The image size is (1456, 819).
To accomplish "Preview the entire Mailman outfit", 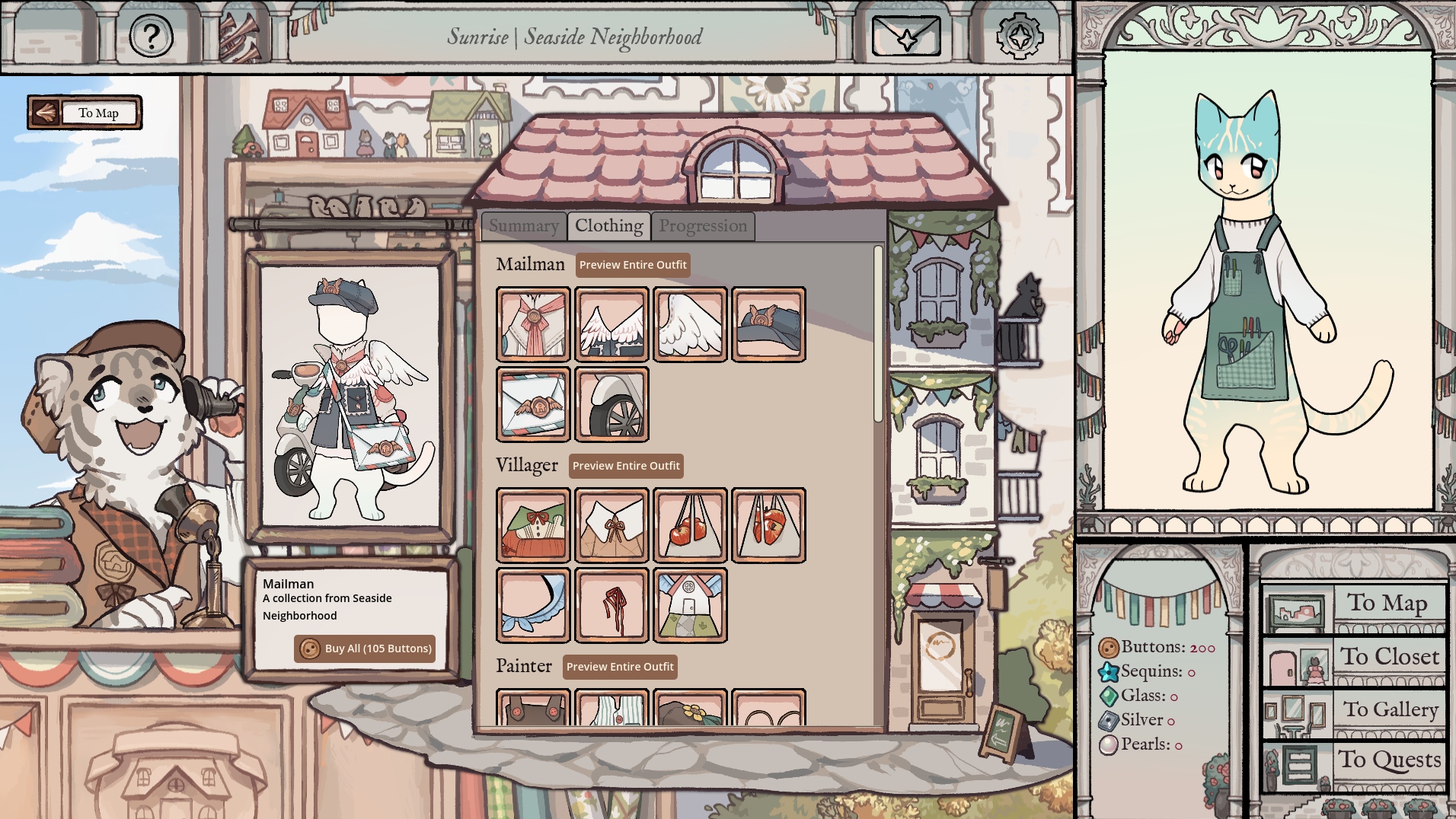I will (633, 265).
